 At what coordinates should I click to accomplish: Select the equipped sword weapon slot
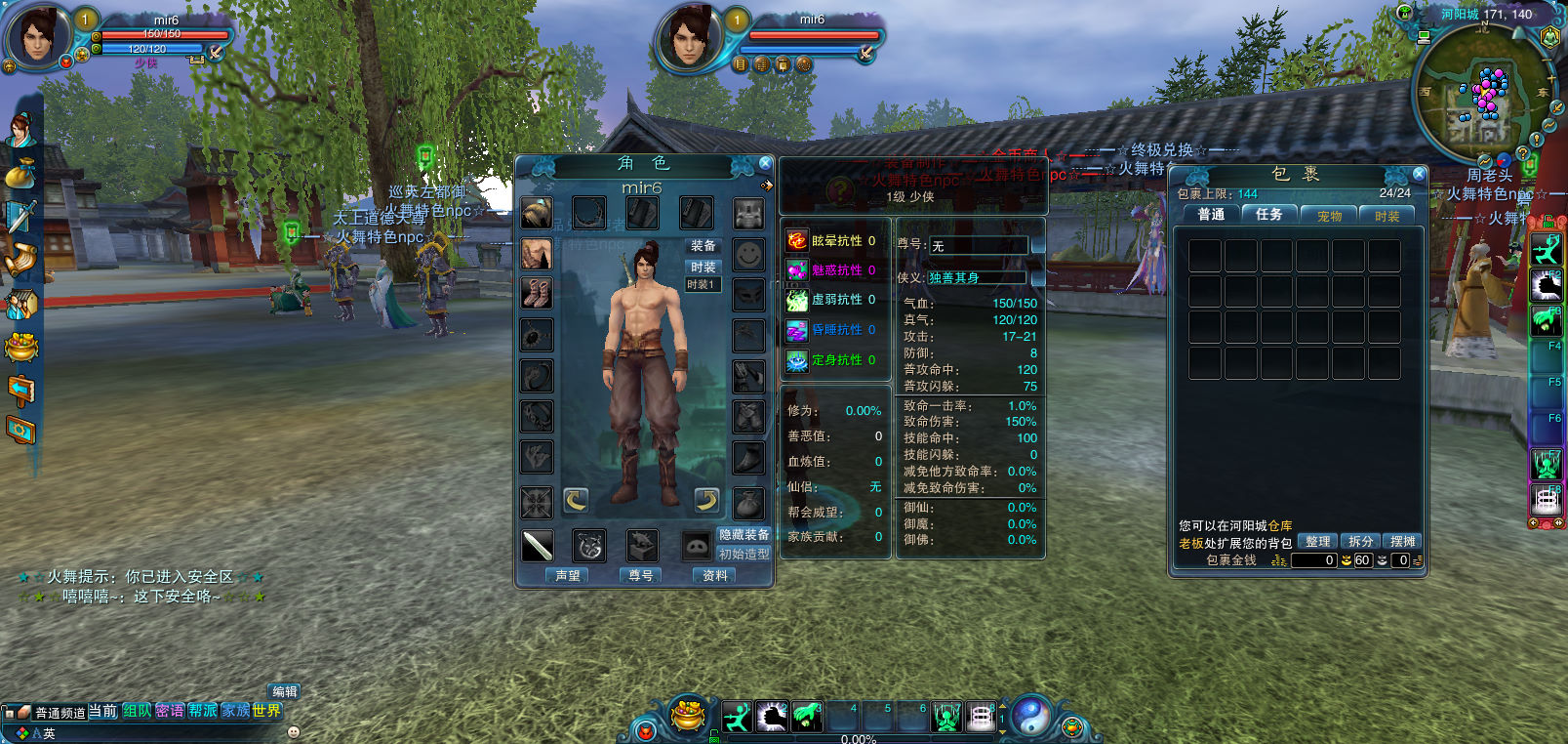(x=538, y=546)
